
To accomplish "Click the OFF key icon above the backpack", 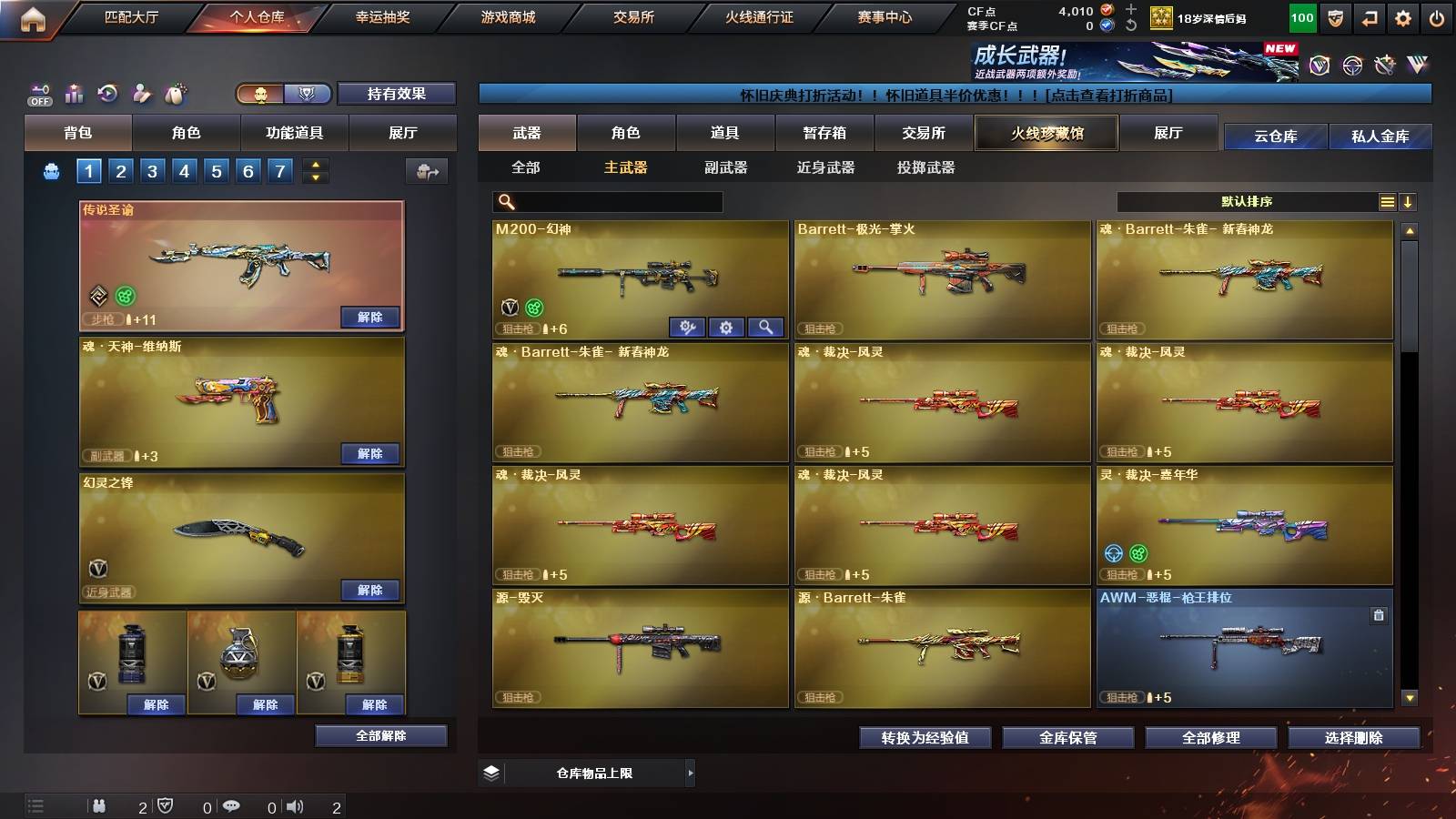I will (x=38, y=91).
